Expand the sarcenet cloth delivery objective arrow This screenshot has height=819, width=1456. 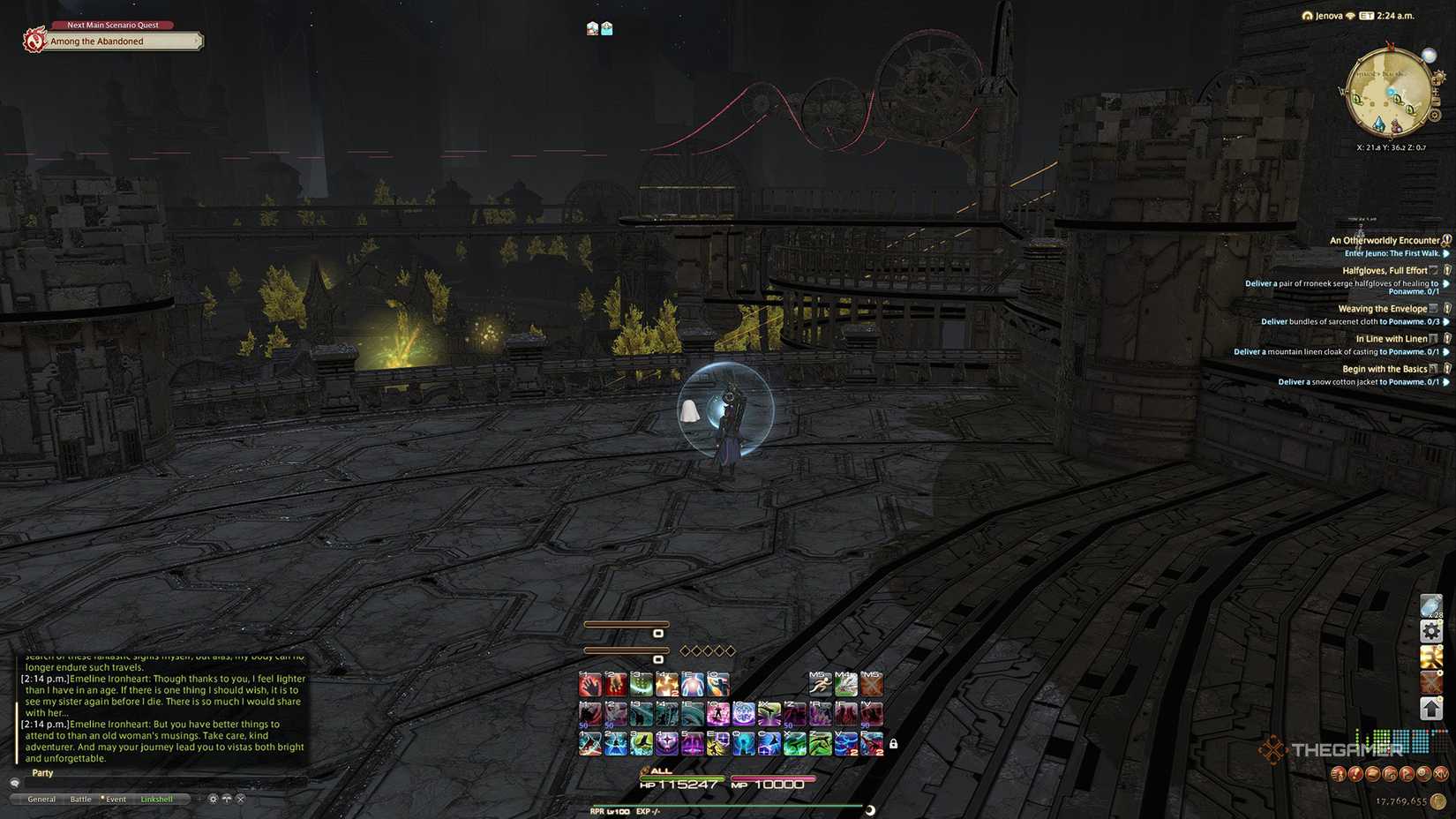pos(1444,321)
